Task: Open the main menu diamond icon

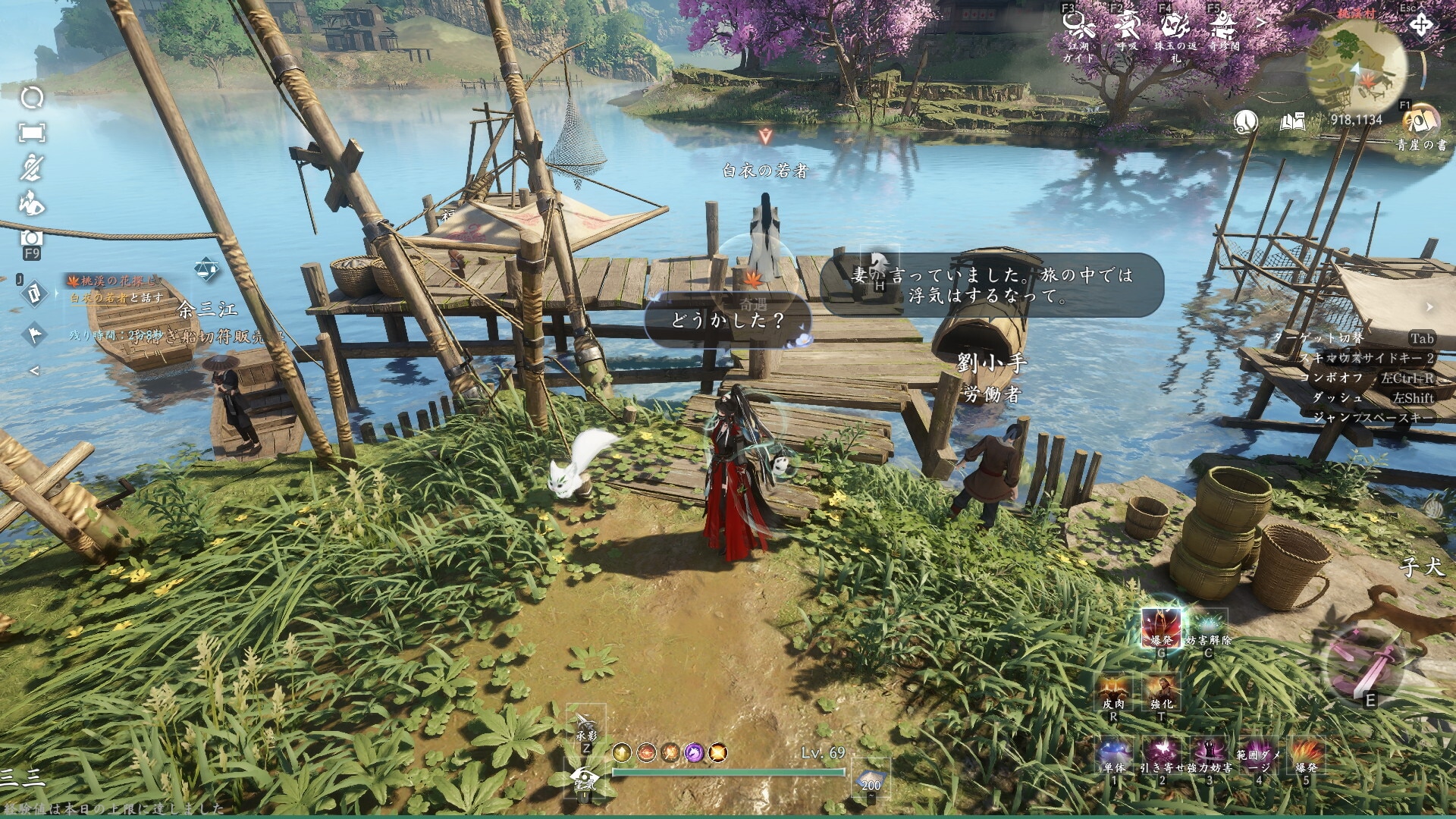Action: click(x=1421, y=25)
